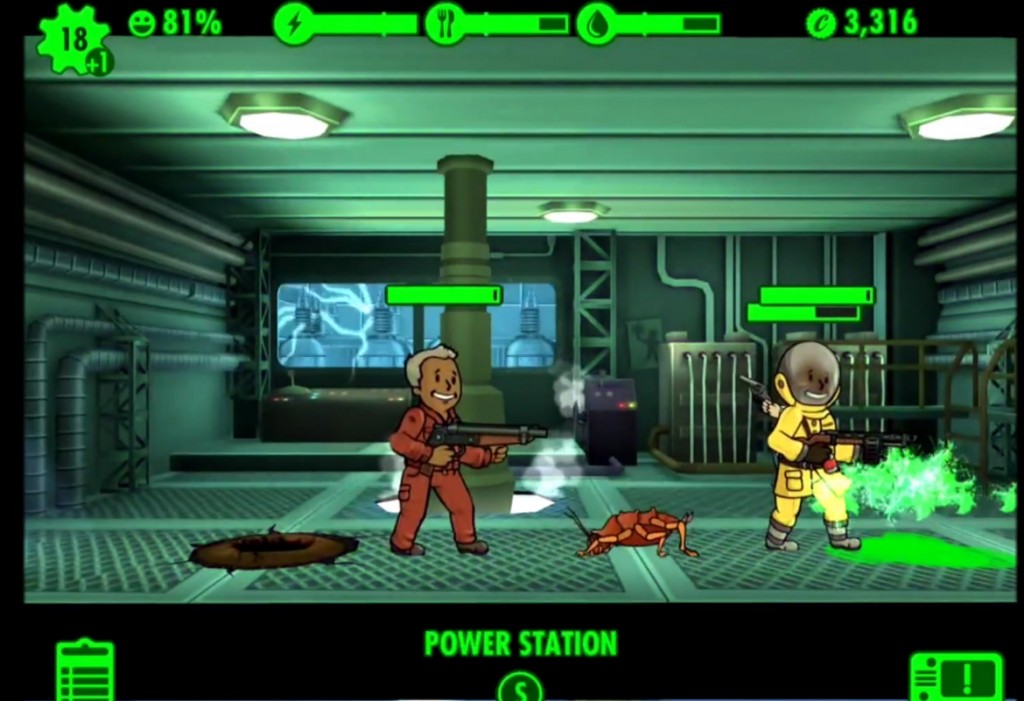Open the dweller list gear showing 18
Screen dimensions: 1024x701
click(x=72, y=41)
